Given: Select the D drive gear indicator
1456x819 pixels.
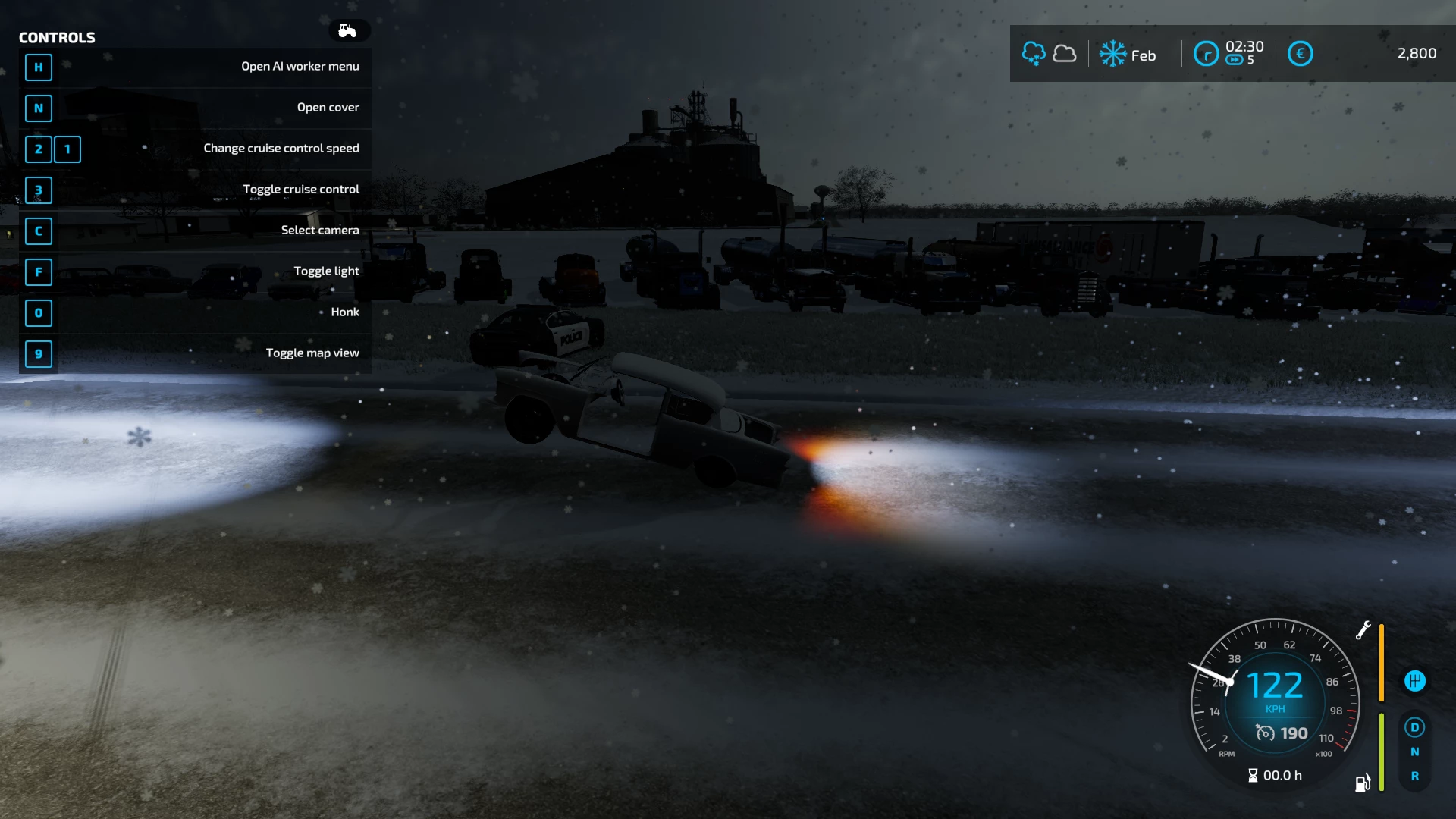Looking at the screenshot, I should 1414,728.
